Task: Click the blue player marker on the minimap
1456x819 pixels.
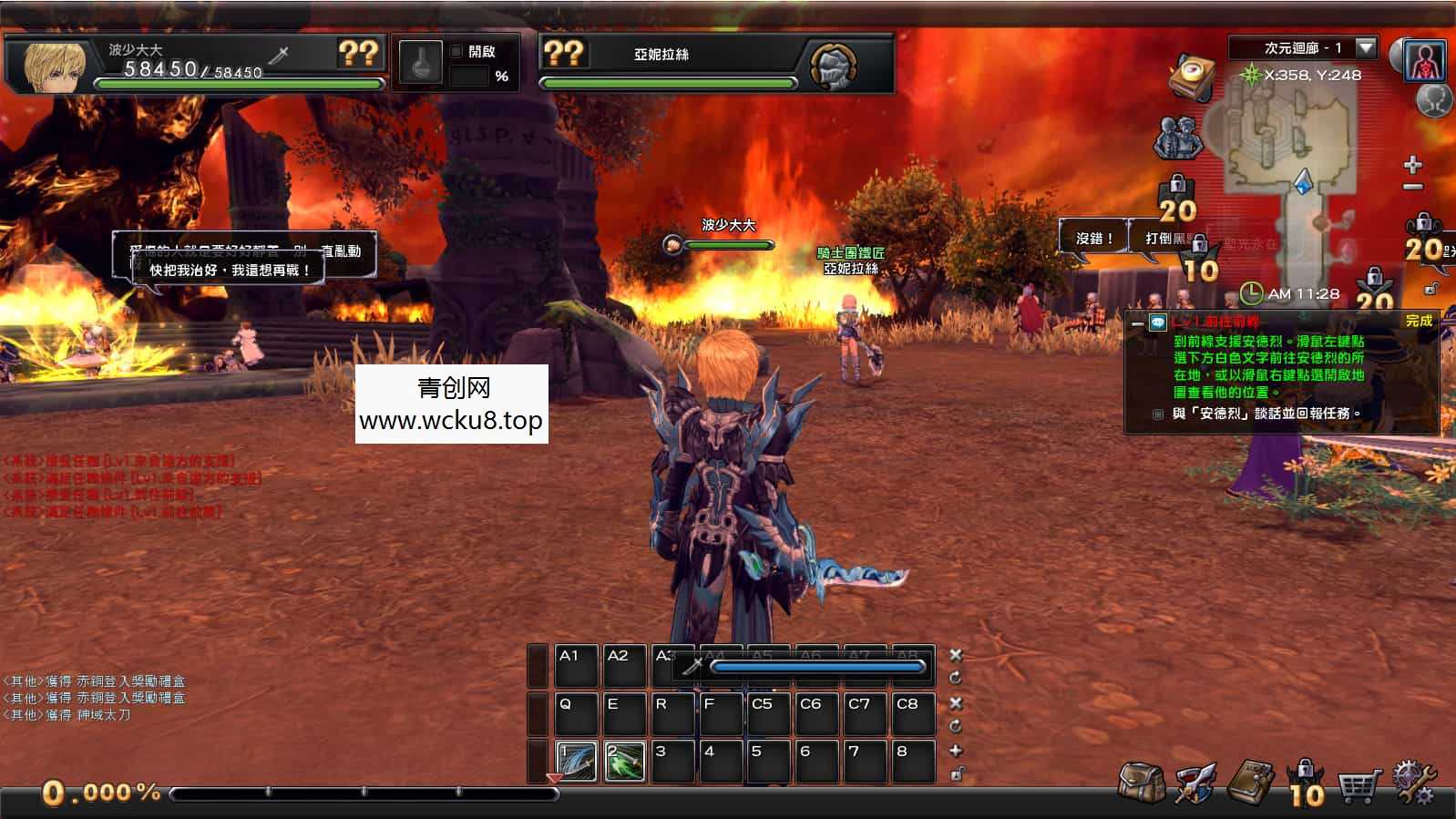Action: (1304, 181)
